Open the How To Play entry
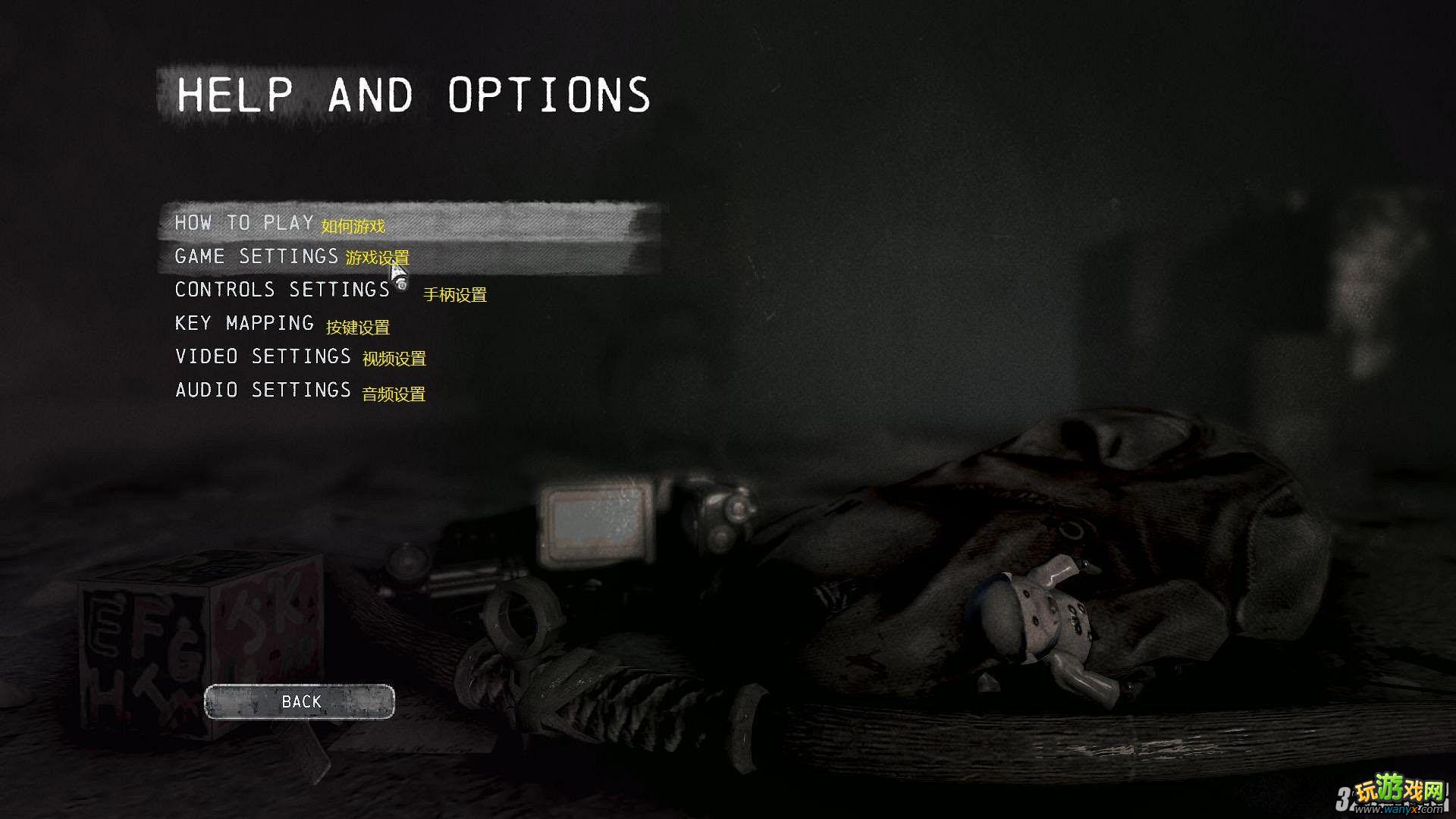This screenshot has width=1456, height=819. point(244,223)
